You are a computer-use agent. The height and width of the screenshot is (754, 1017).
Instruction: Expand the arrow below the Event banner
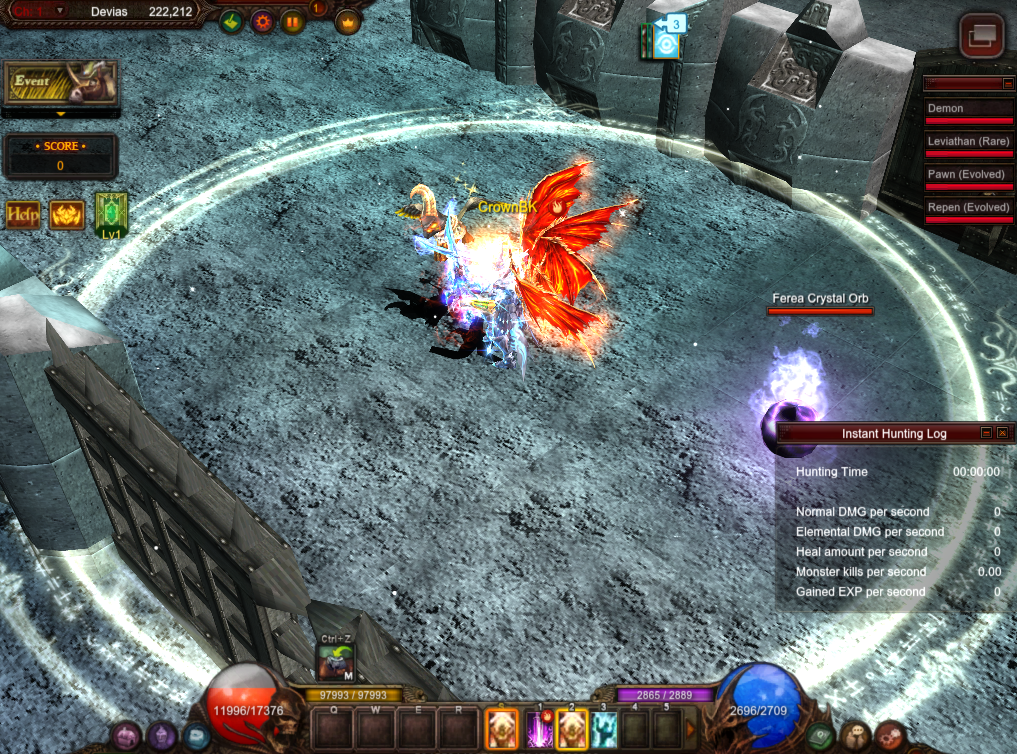[x=60, y=115]
